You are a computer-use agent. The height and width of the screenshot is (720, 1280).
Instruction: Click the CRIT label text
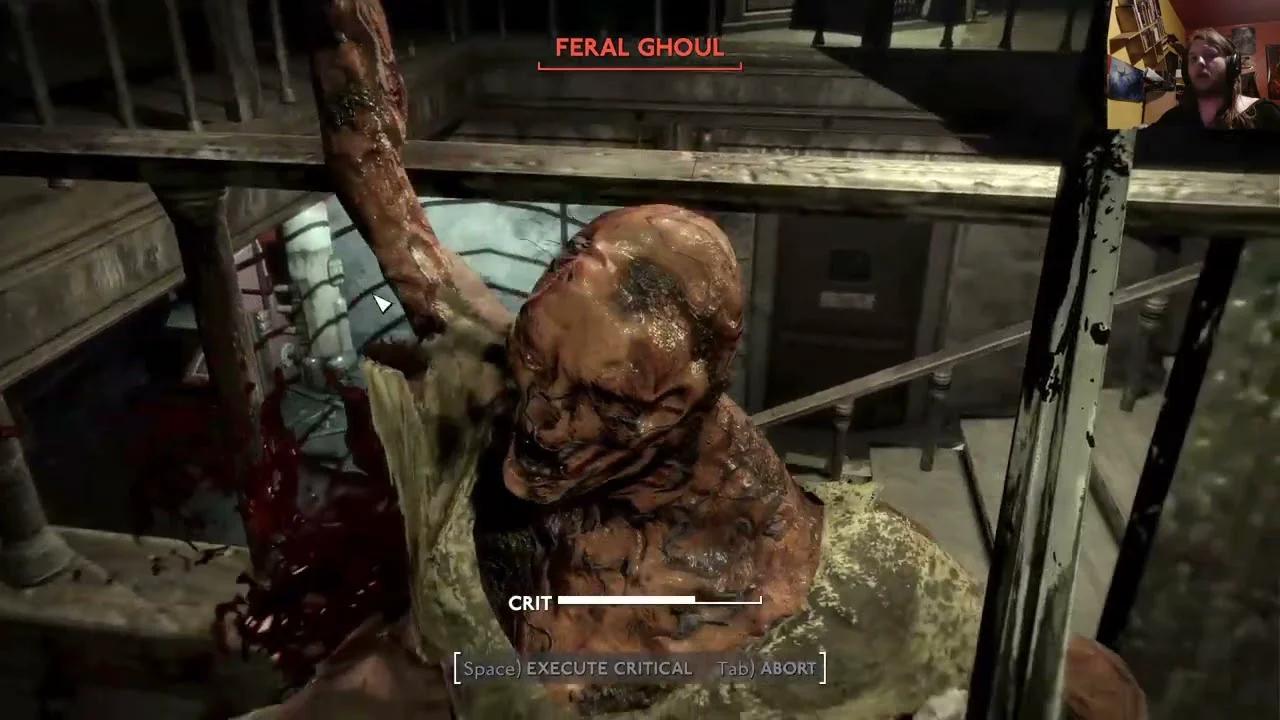529,603
